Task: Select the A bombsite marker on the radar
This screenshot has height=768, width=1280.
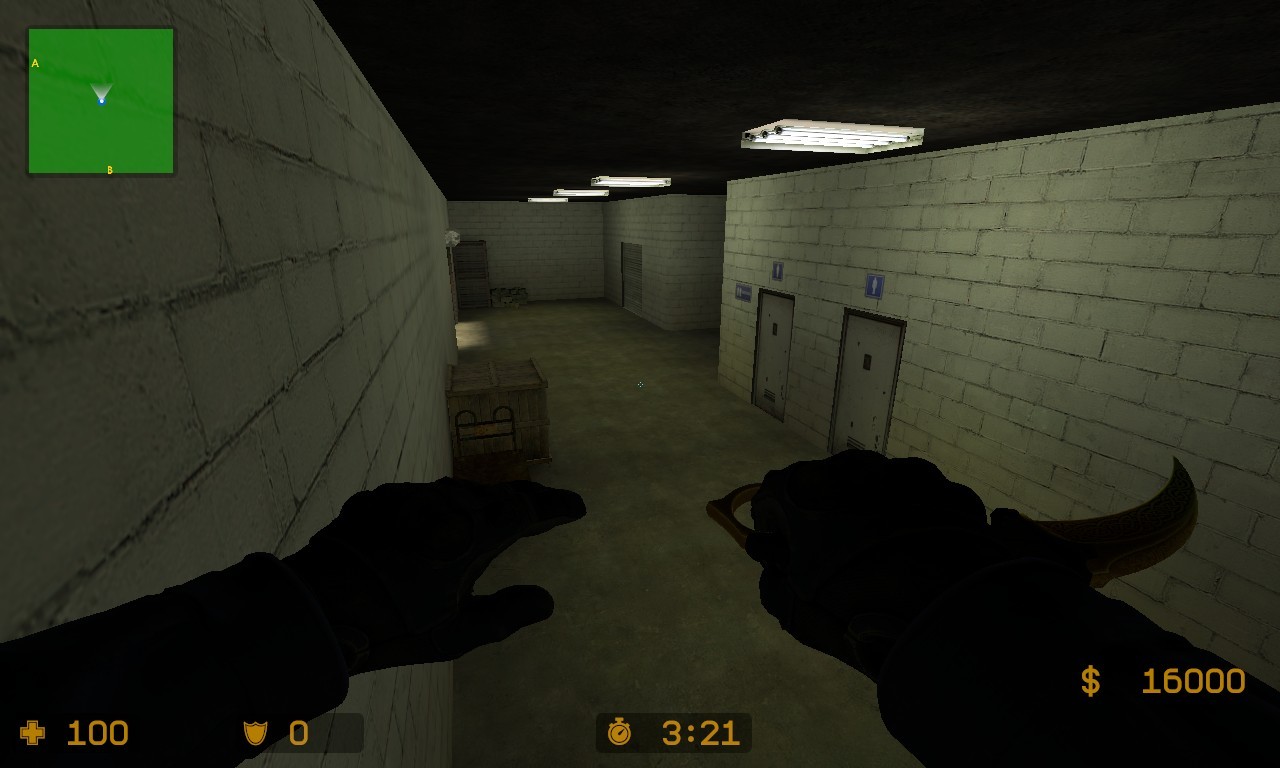Action: pos(36,62)
